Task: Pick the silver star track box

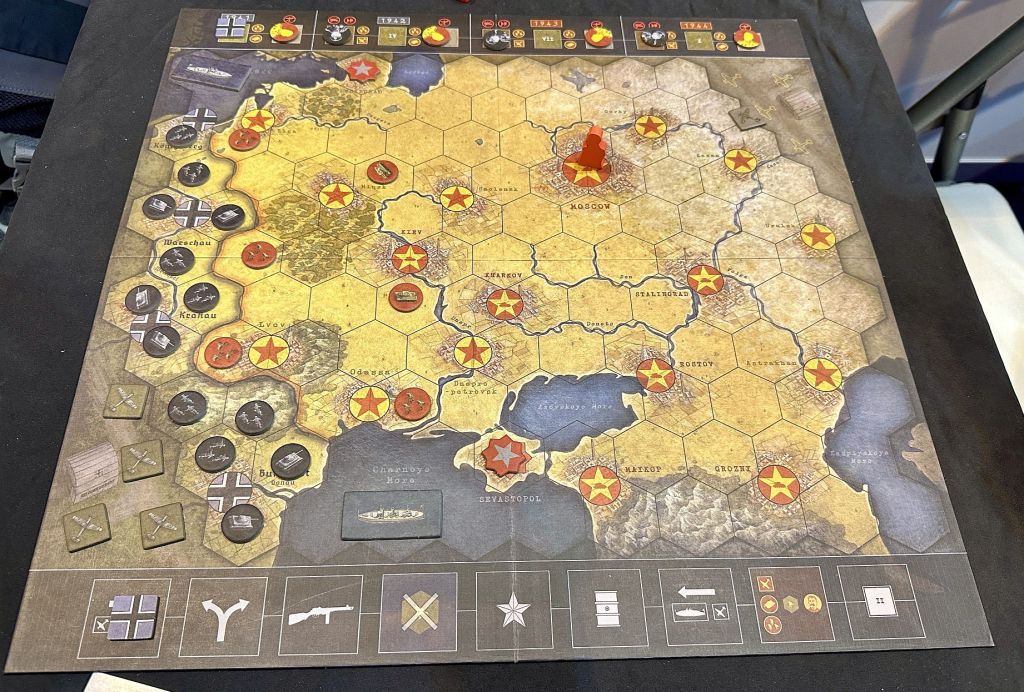Action: pyautogui.click(x=514, y=610)
